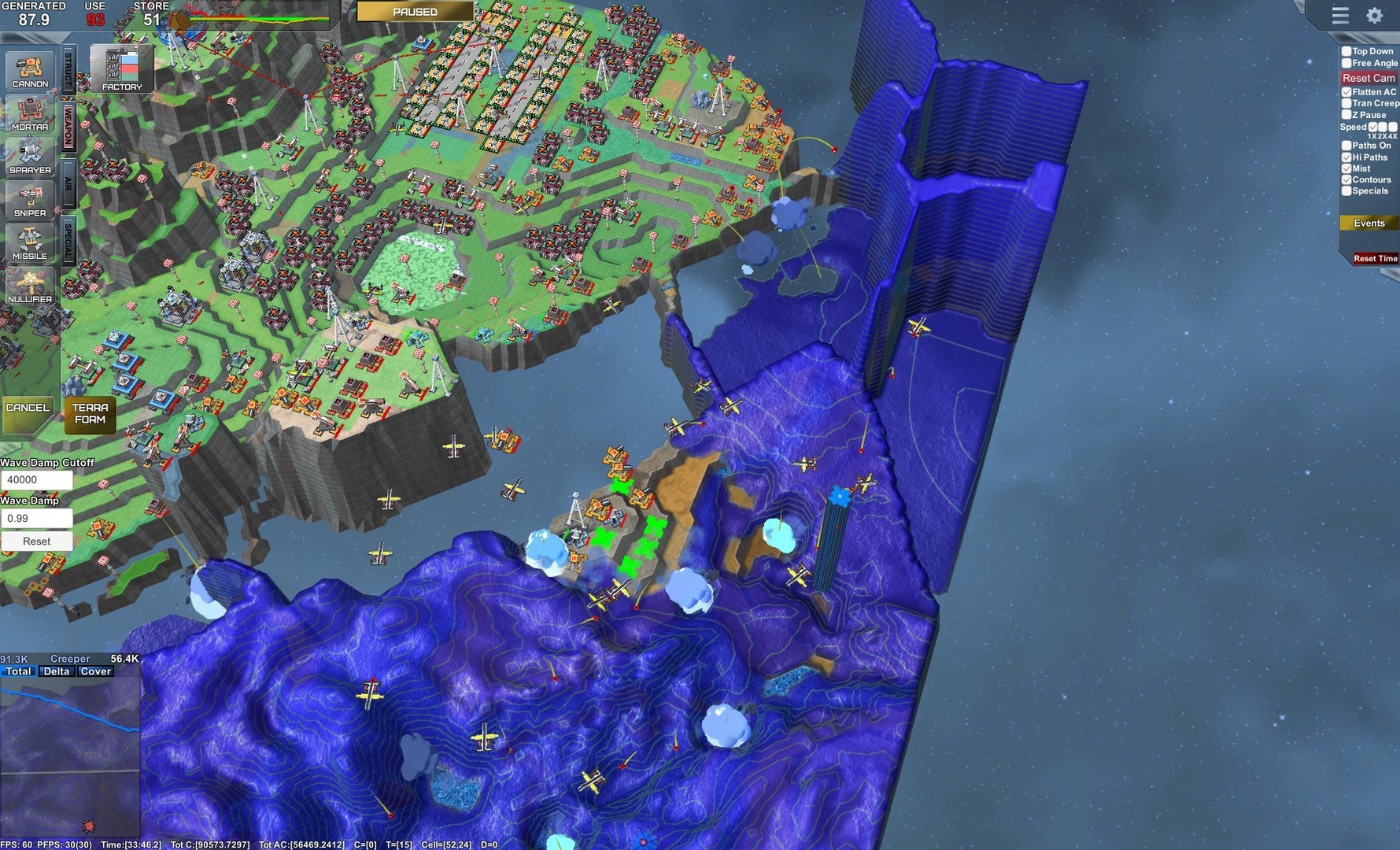Toggle Tran Creep visibility
Screen dimensions: 1400x850
point(1346,103)
